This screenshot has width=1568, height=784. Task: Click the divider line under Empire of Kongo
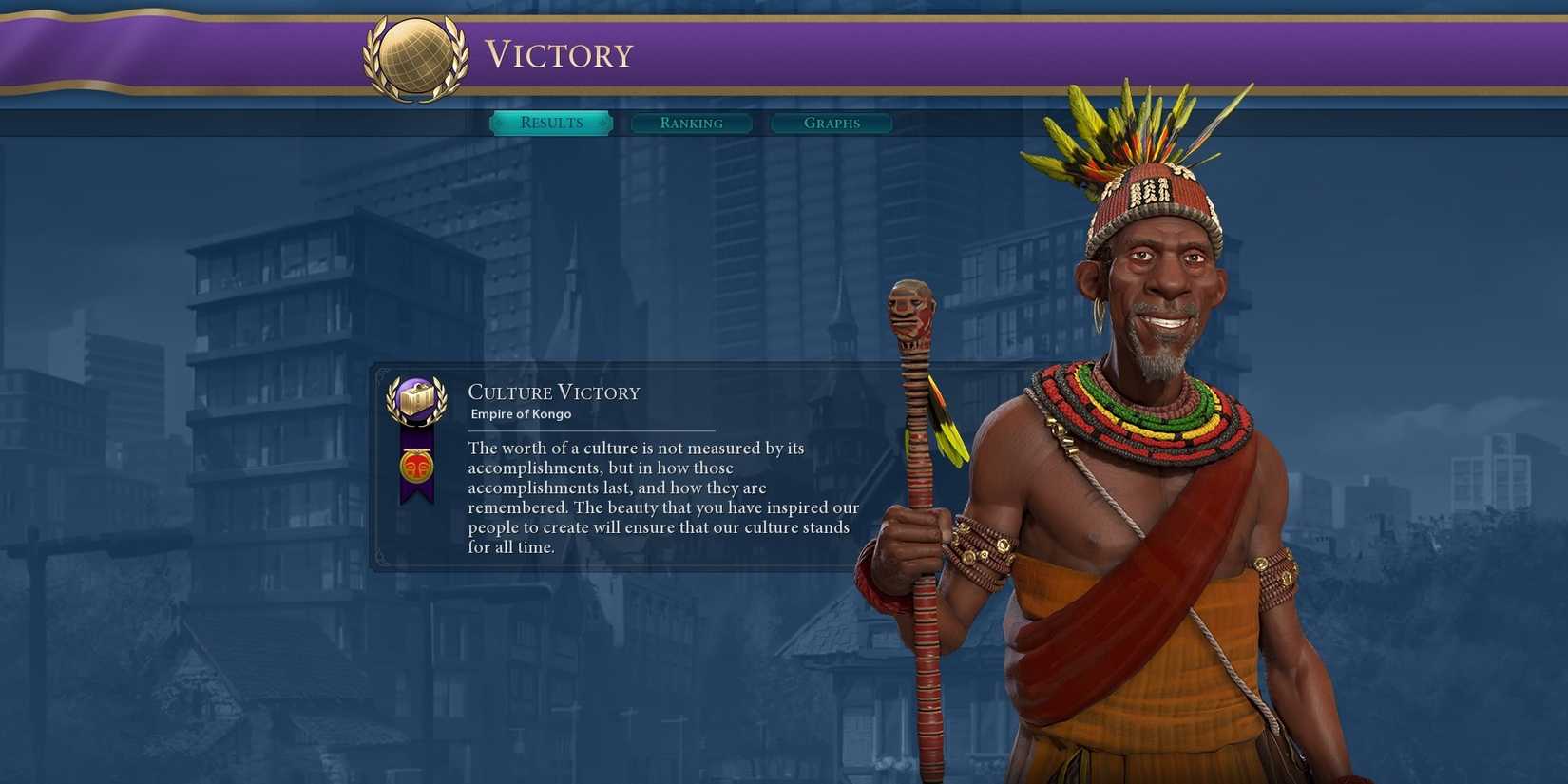click(589, 428)
